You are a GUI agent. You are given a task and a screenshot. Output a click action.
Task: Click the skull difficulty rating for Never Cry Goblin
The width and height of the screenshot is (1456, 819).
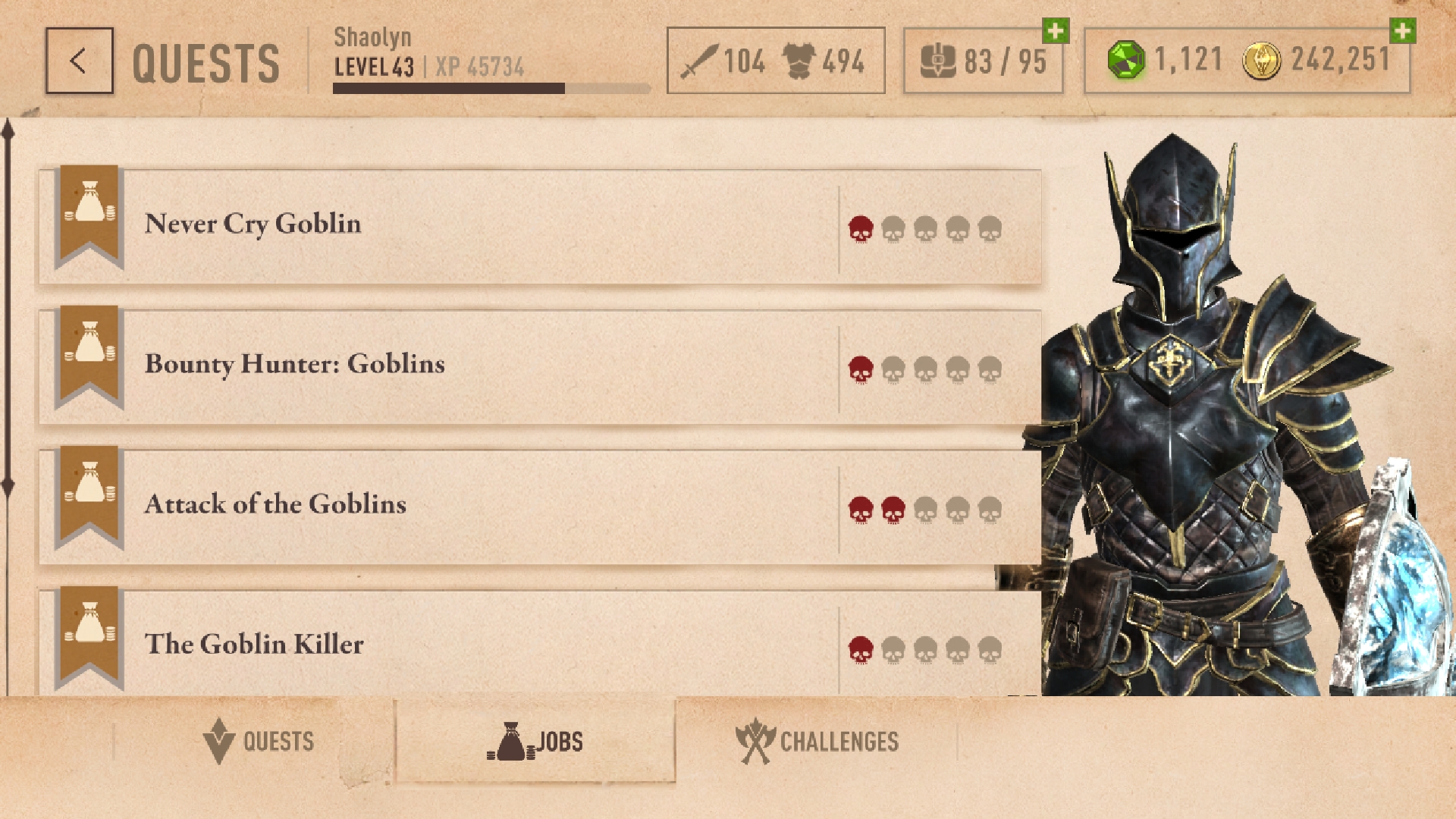[x=925, y=226]
